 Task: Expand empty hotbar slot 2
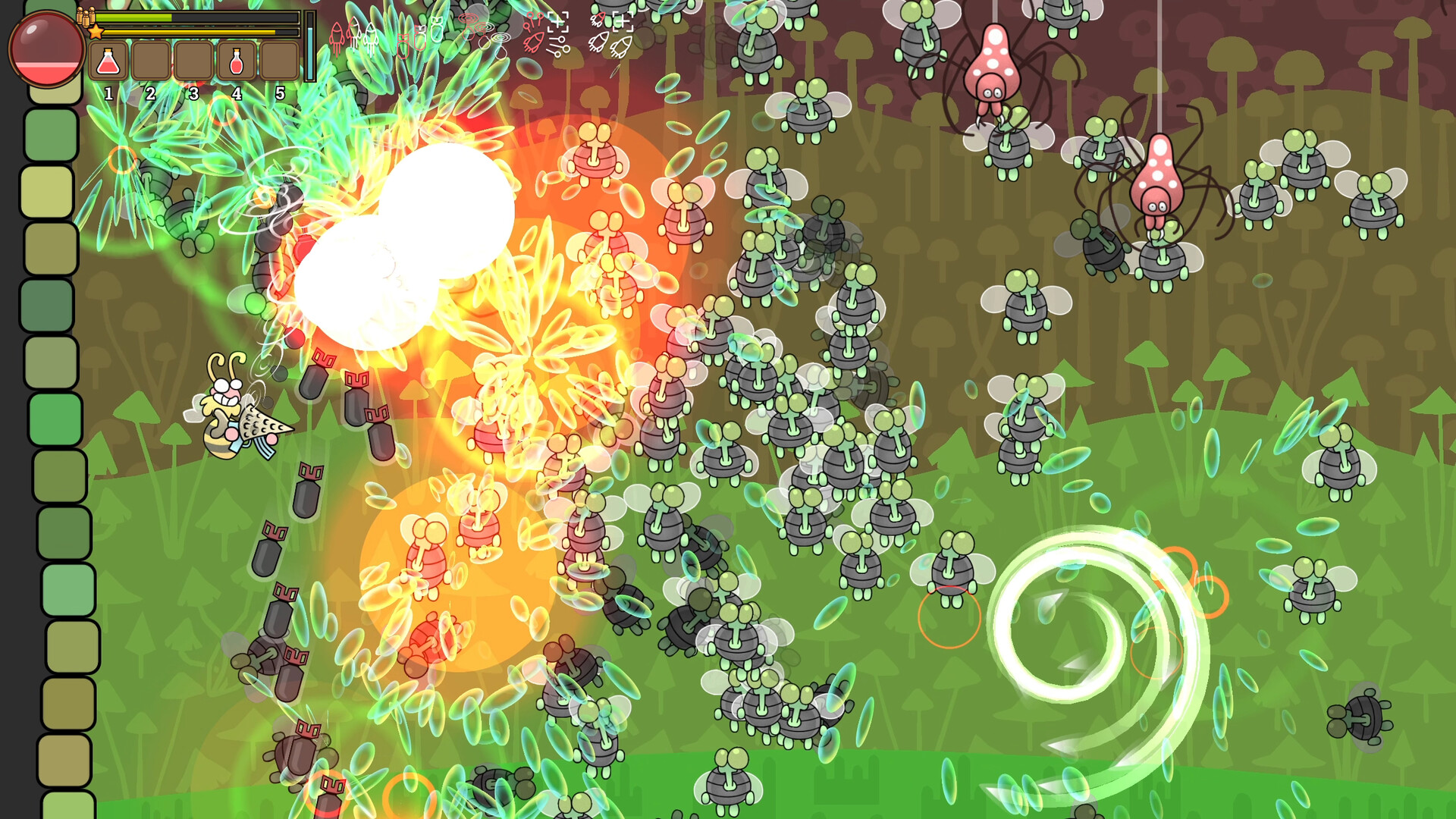pyautogui.click(x=152, y=61)
